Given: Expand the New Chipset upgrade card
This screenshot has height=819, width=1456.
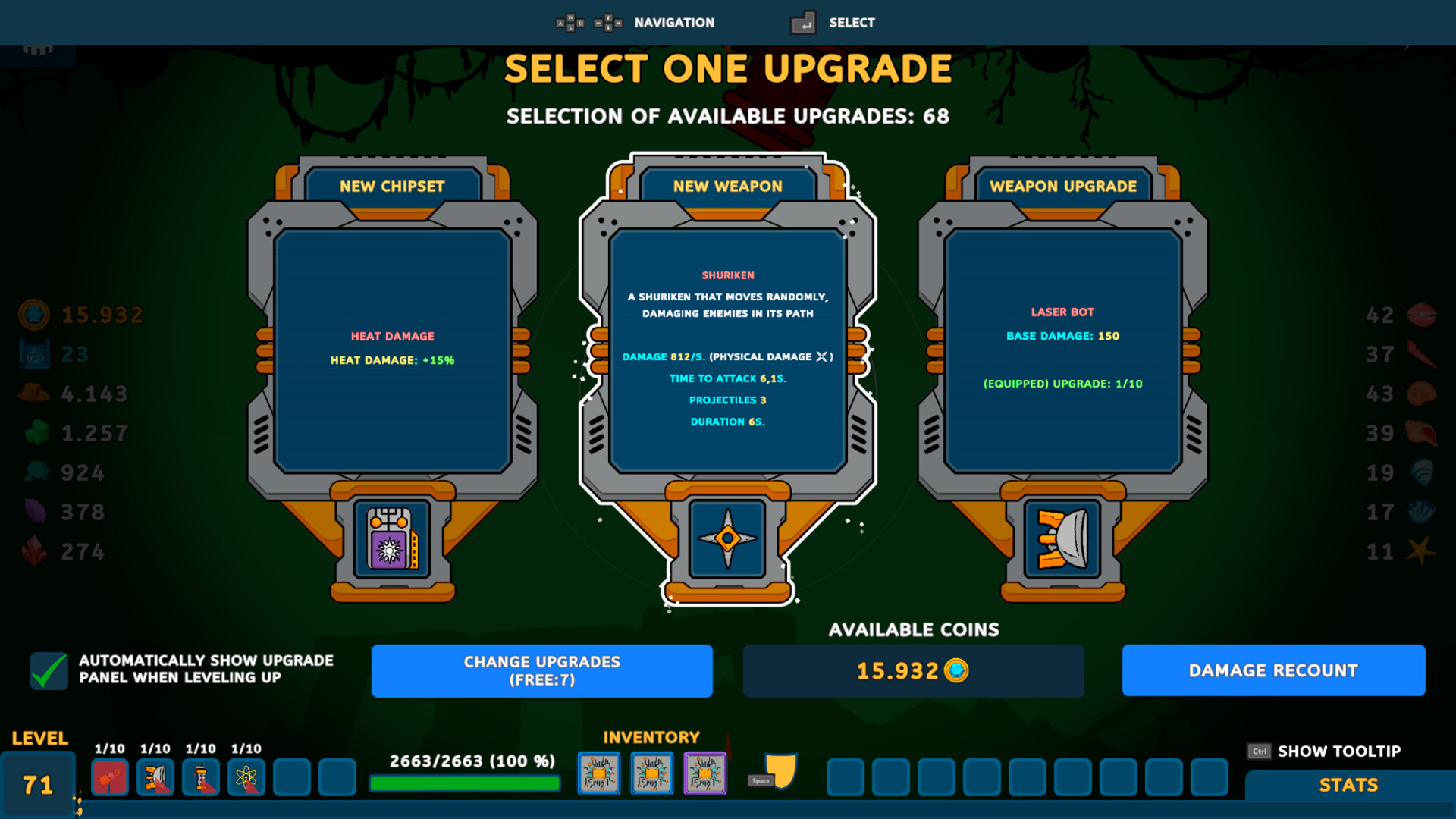Looking at the screenshot, I should (x=391, y=349).
